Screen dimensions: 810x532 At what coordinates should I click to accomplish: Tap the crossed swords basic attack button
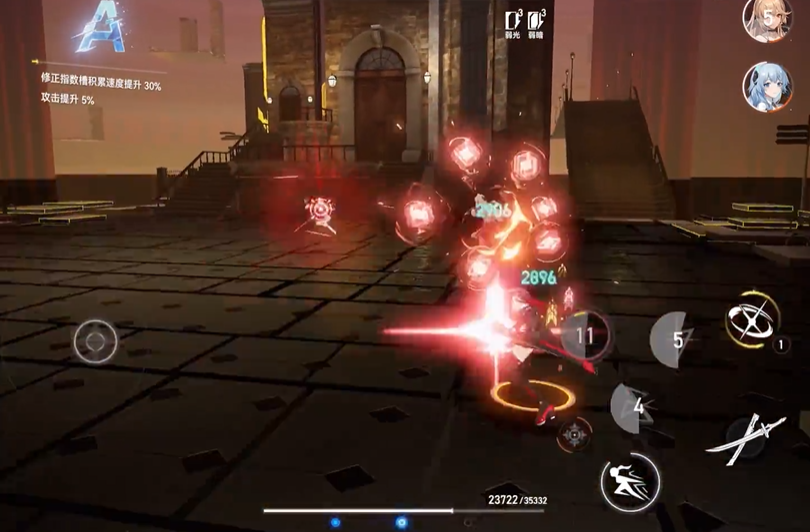pyautogui.click(x=745, y=437)
